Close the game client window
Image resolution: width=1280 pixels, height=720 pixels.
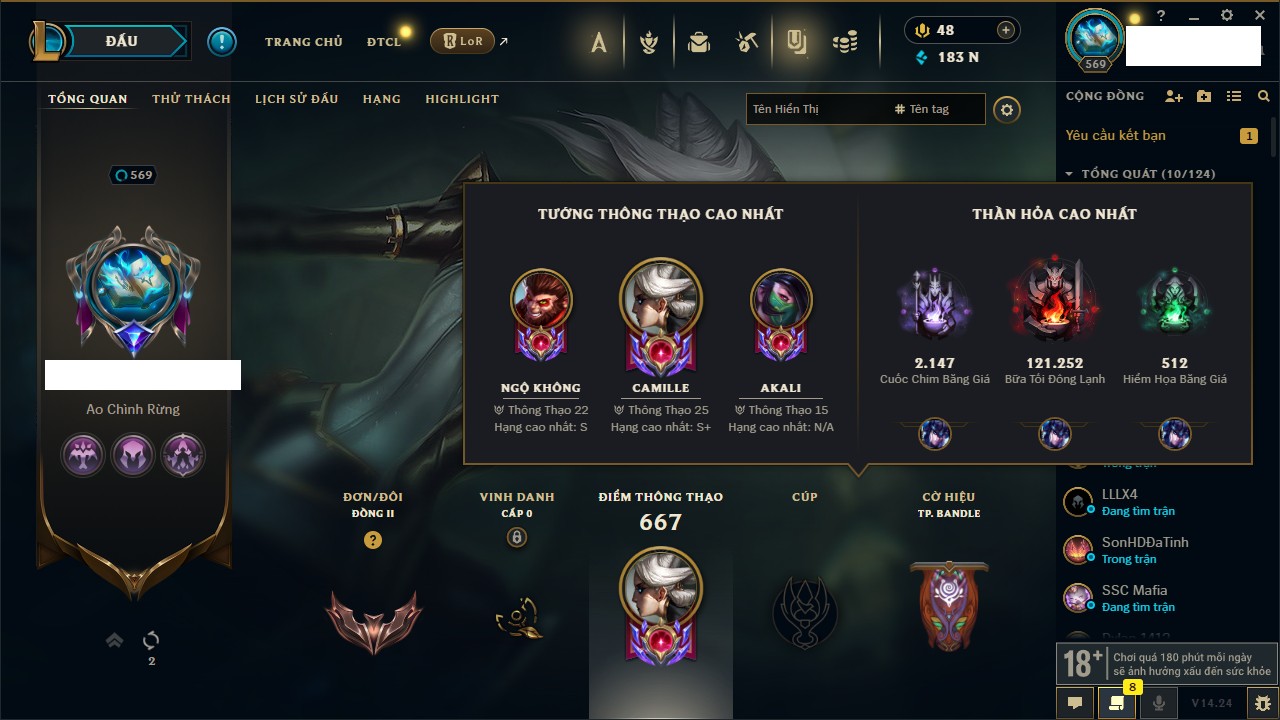click(1257, 16)
